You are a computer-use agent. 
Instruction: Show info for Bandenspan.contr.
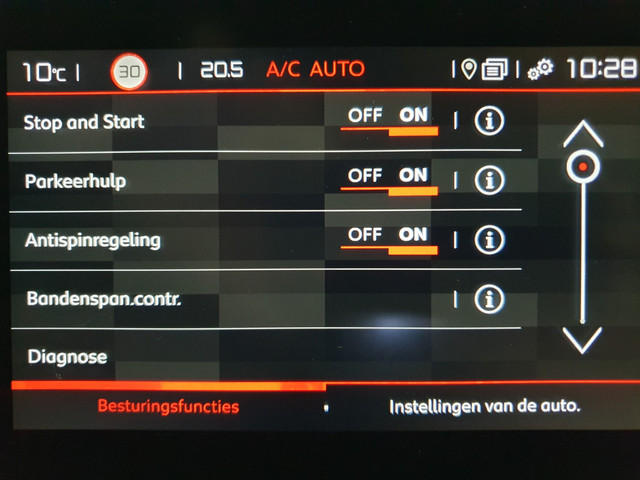pos(489,298)
